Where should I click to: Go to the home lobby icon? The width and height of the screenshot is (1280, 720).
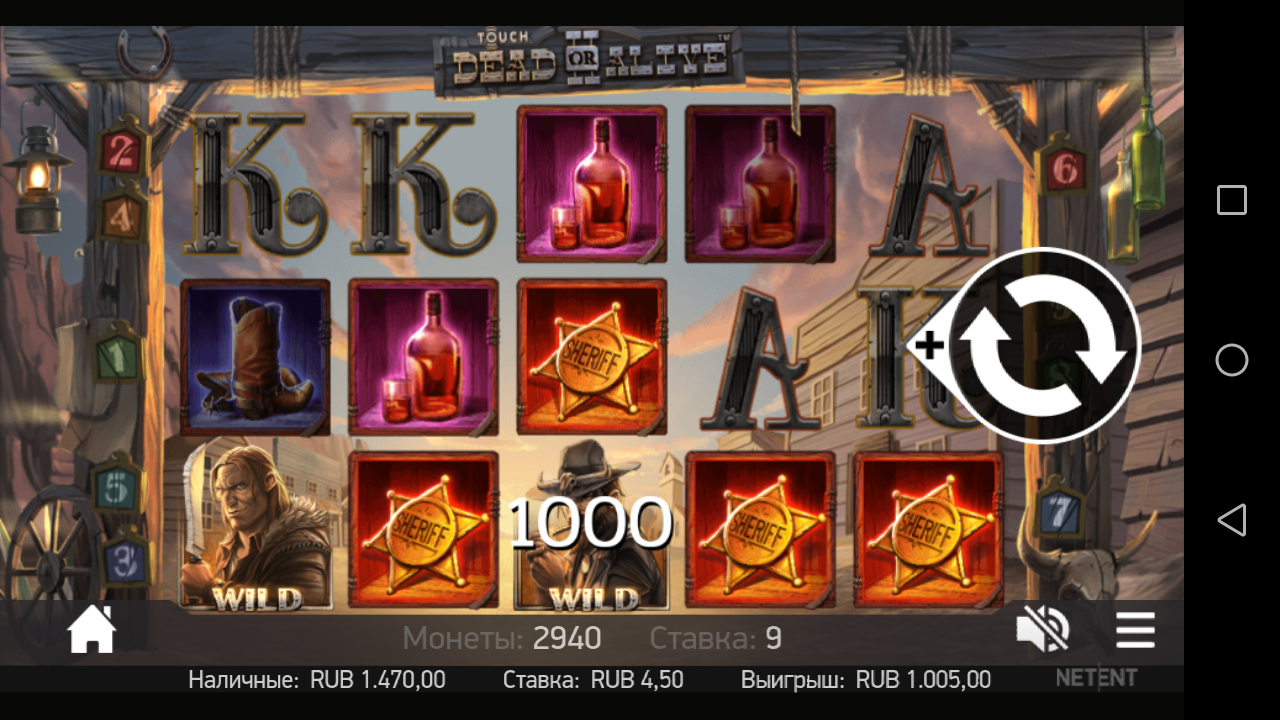[x=92, y=631]
